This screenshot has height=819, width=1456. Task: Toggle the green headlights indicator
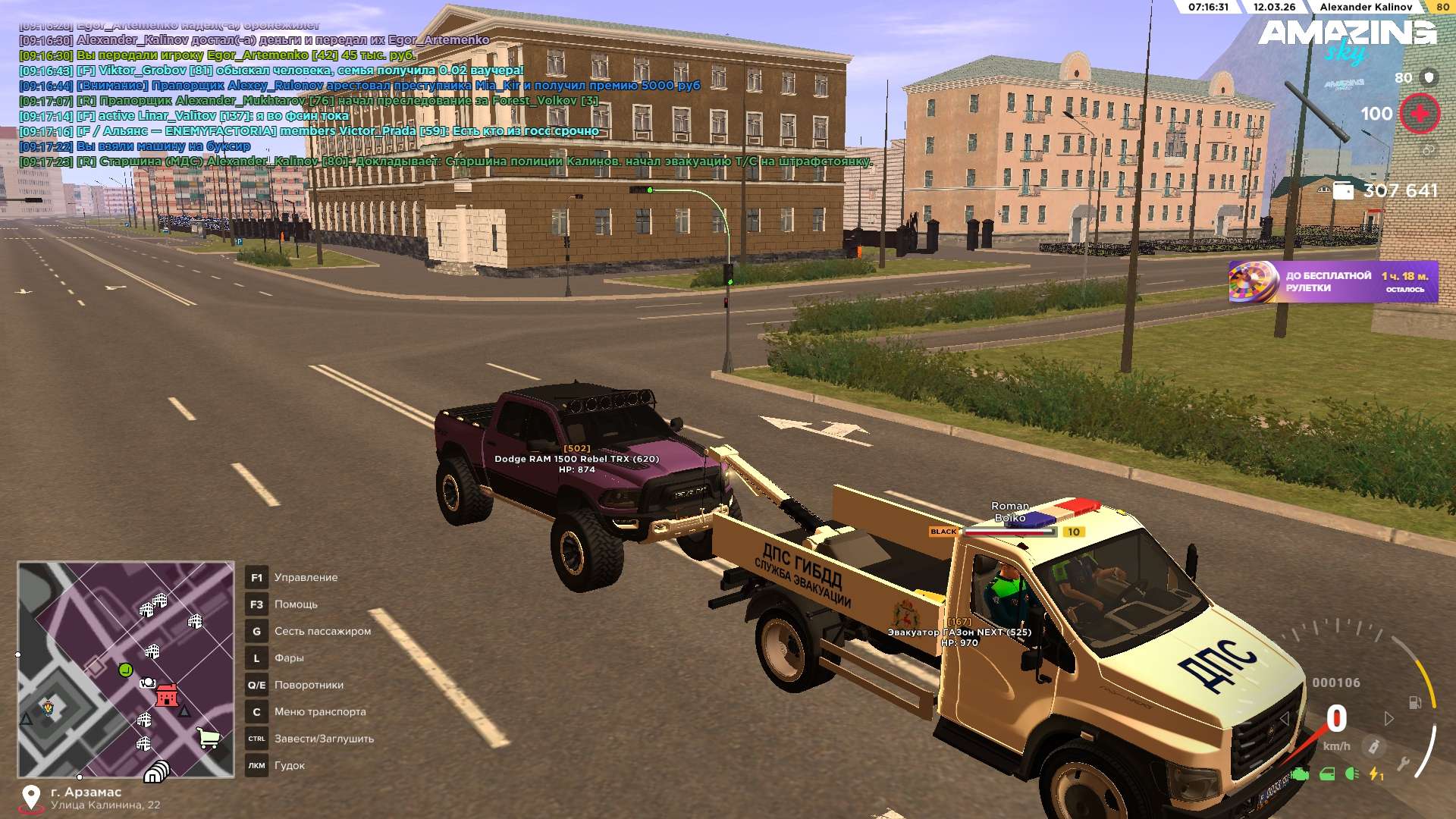tap(1351, 774)
